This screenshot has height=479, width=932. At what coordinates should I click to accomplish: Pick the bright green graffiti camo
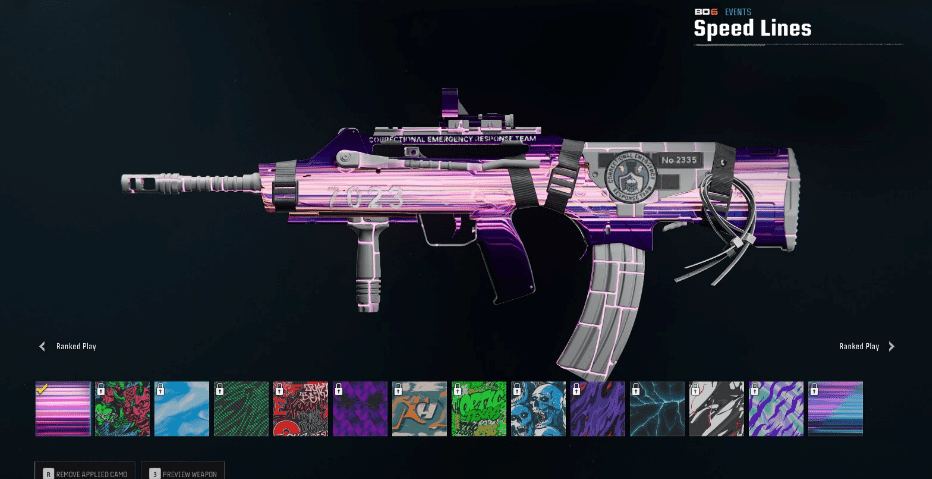[x=479, y=408]
